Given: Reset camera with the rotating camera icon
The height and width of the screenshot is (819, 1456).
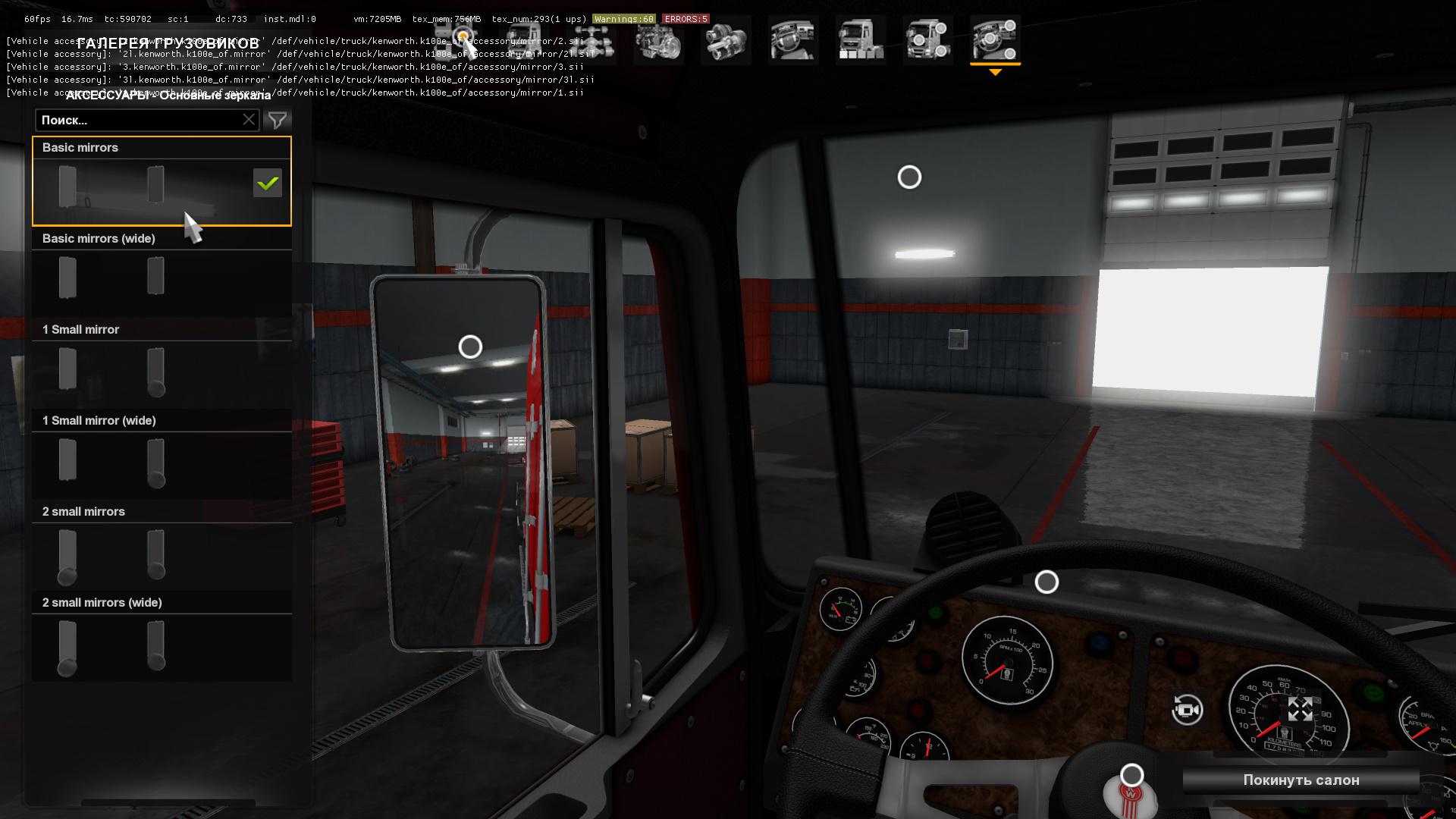Looking at the screenshot, I should (1187, 710).
